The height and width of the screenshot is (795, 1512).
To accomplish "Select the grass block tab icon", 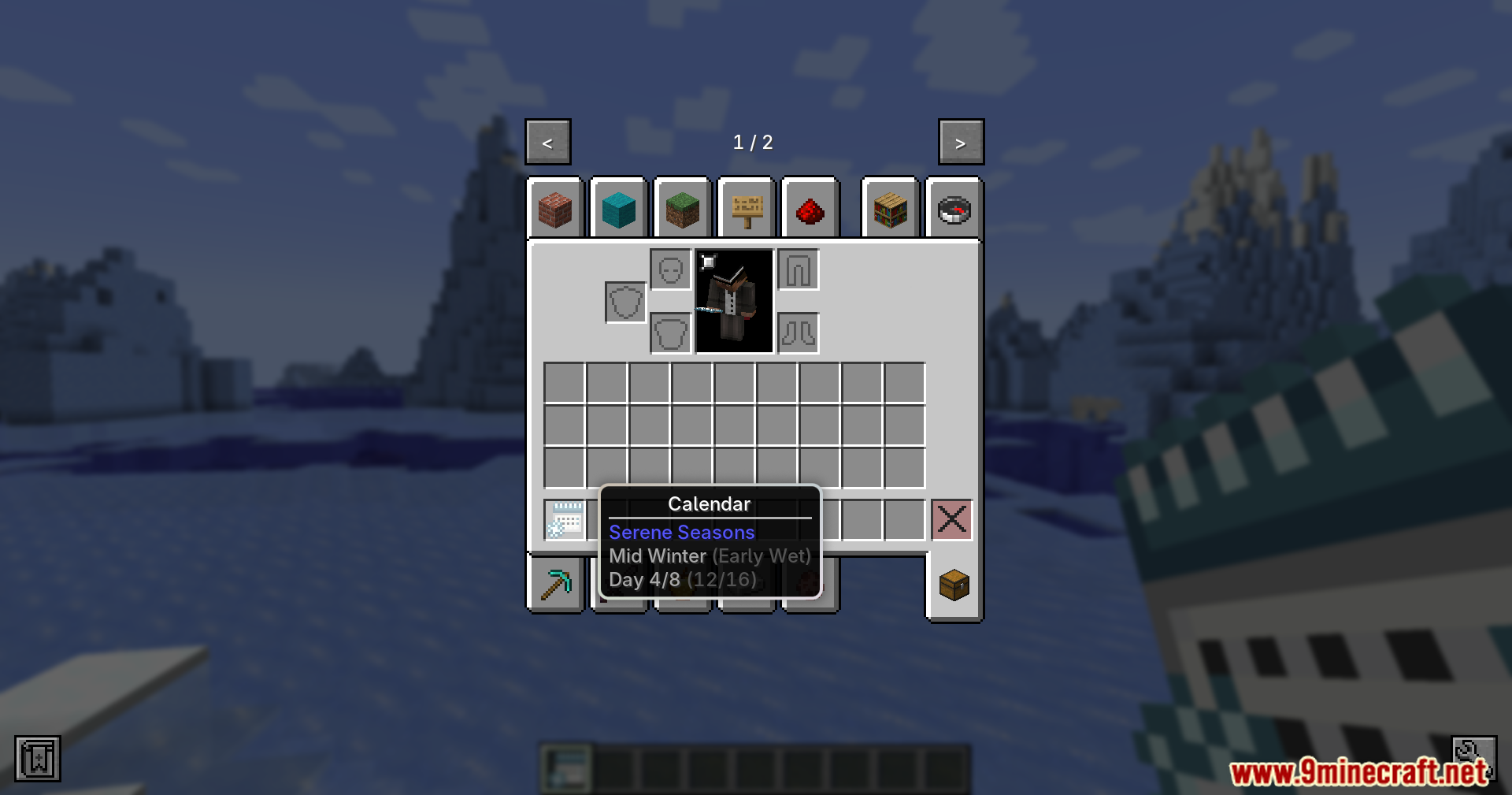I will click(x=682, y=209).
